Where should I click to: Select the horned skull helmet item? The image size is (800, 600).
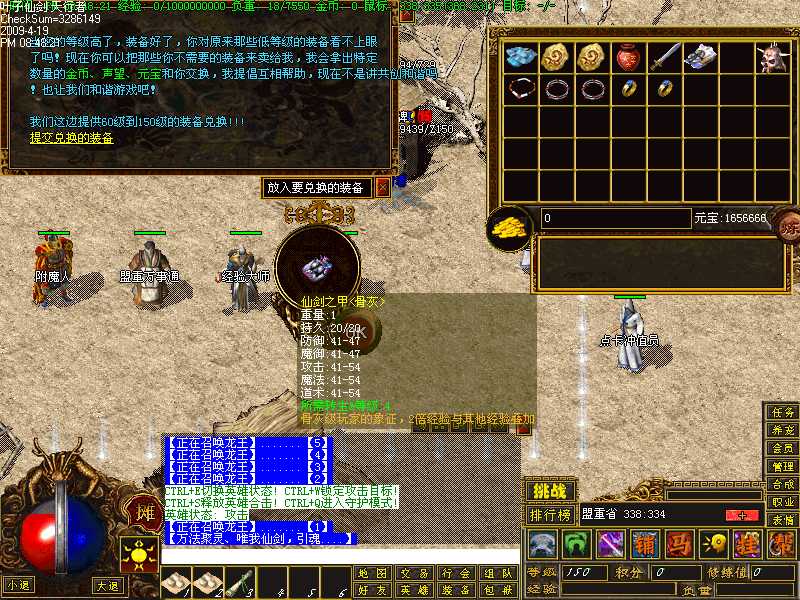pyautogui.click(x=770, y=57)
